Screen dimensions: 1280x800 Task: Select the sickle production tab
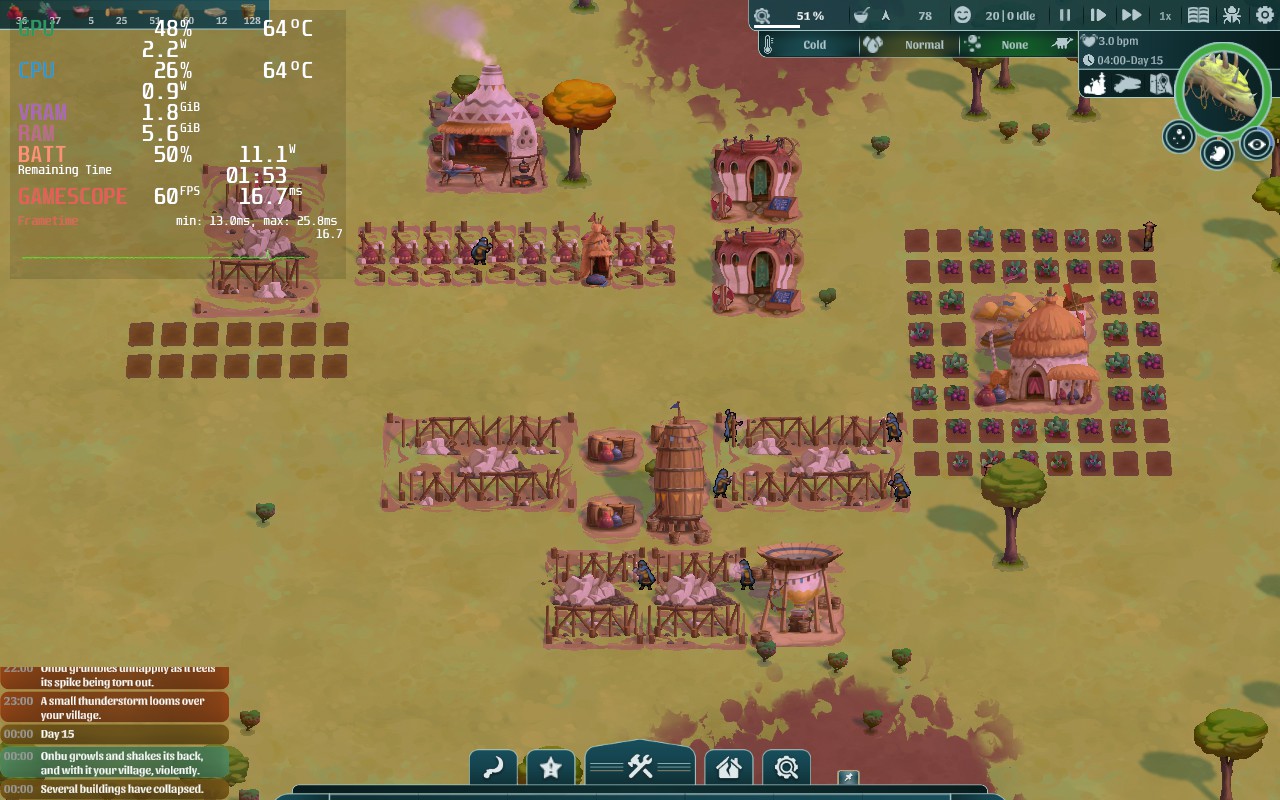[493, 767]
